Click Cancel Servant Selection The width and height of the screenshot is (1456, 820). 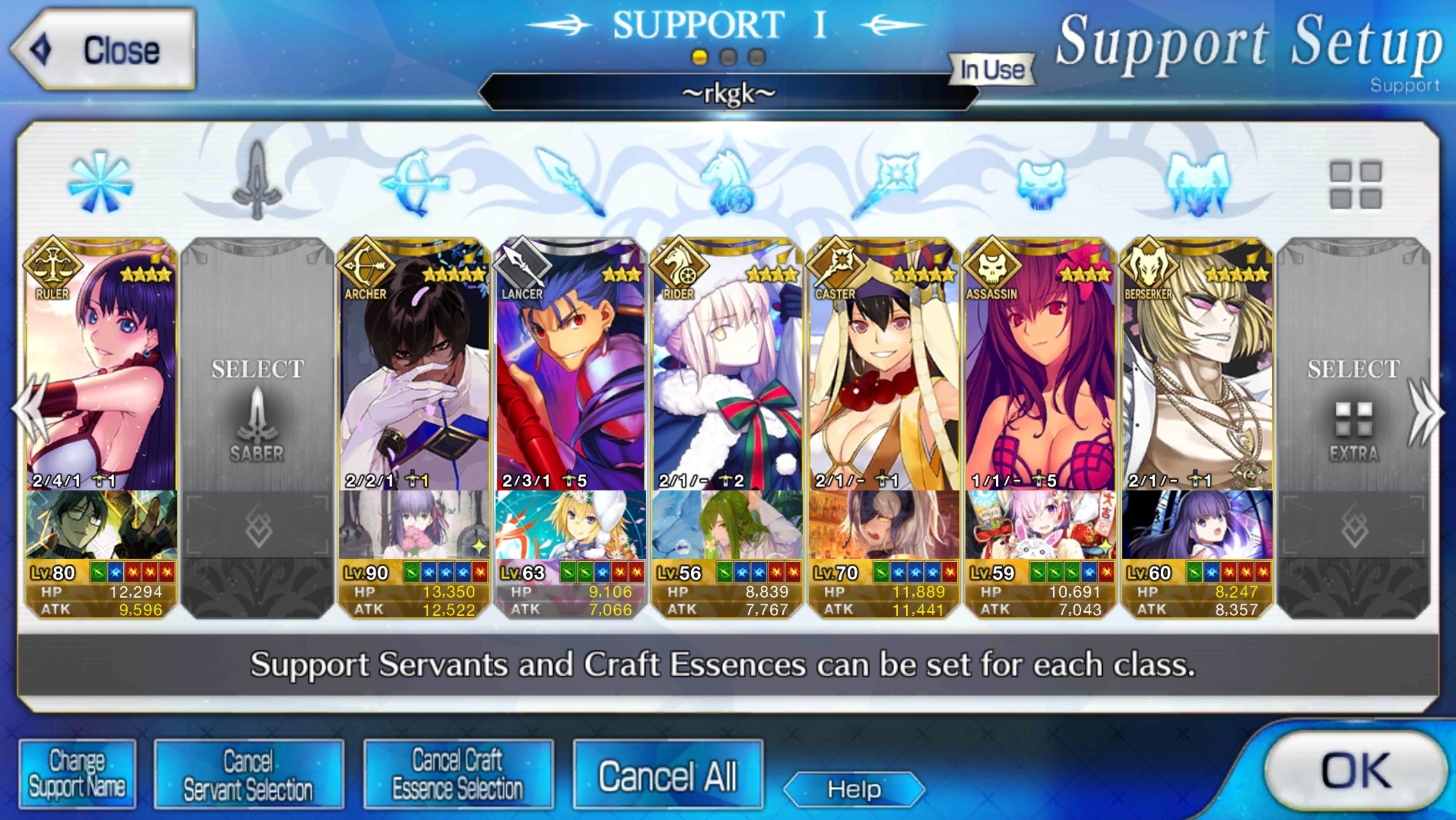point(248,774)
